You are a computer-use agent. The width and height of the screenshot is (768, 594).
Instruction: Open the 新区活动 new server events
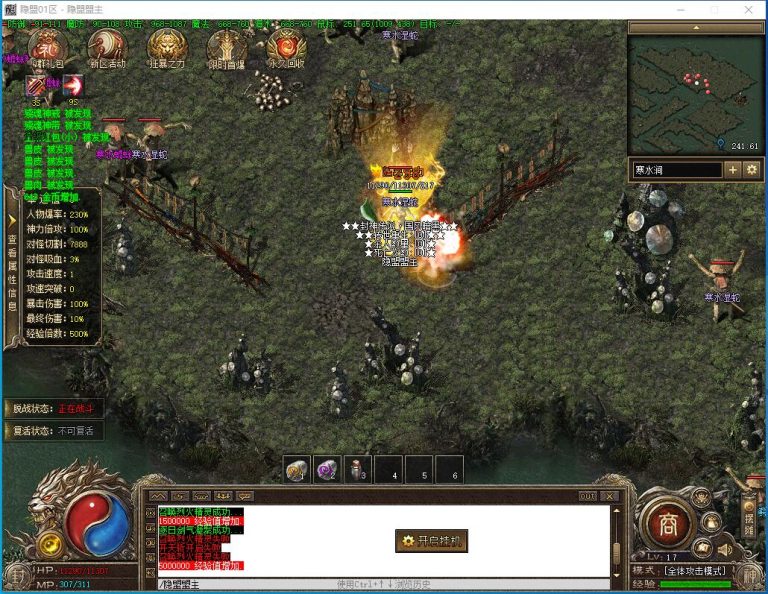[106, 47]
